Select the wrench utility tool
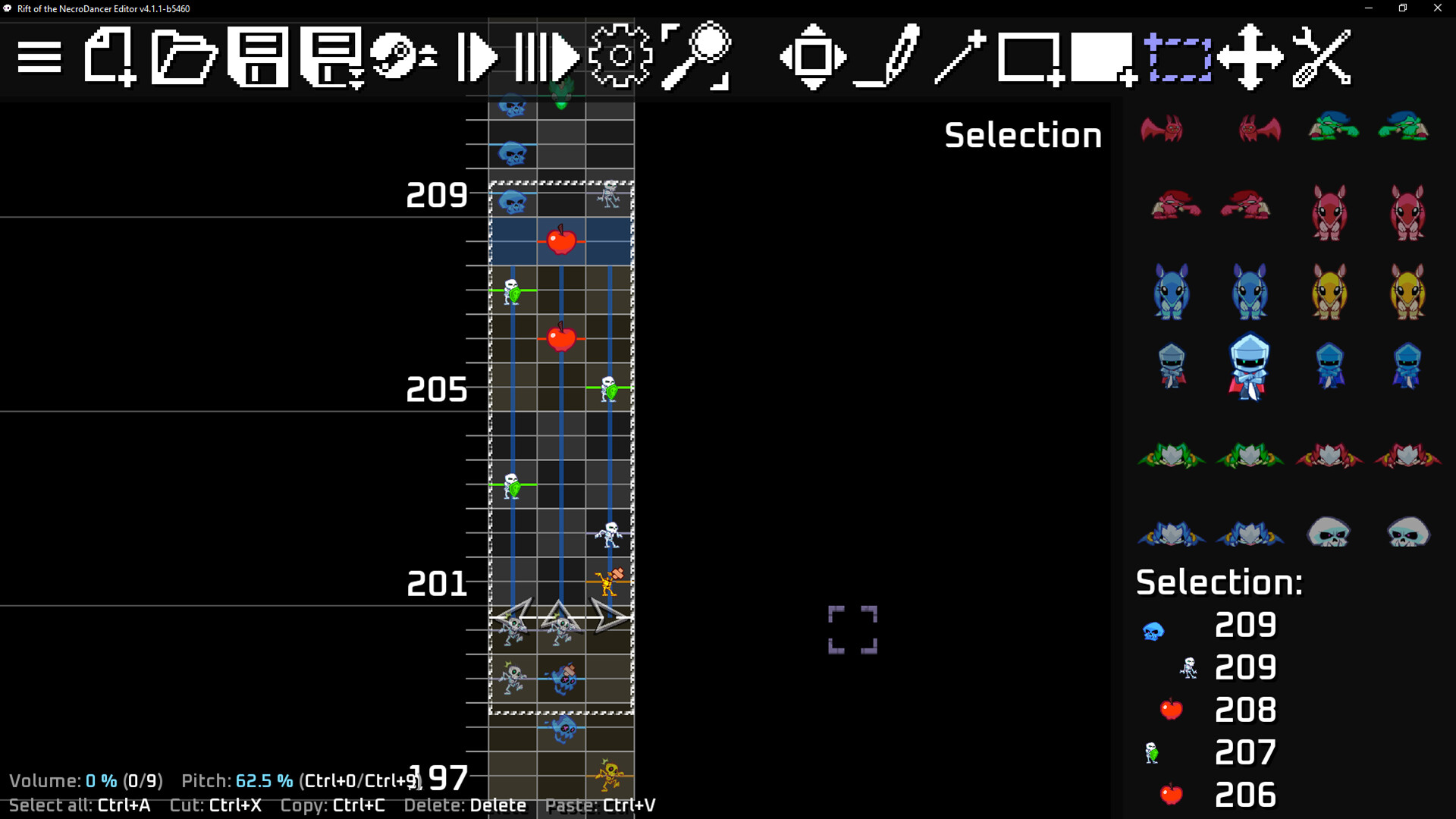The image size is (1456, 819). click(x=1323, y=57)
